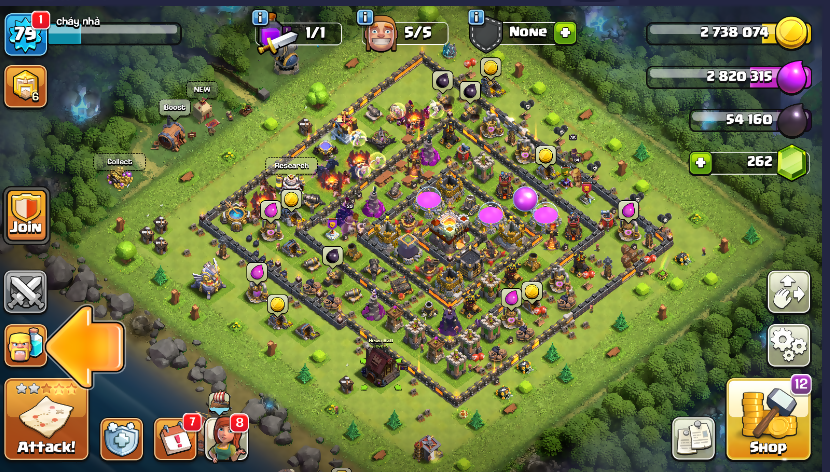Open the league trophy badge
The image size is (830, 472).
(x=25, y=87)
